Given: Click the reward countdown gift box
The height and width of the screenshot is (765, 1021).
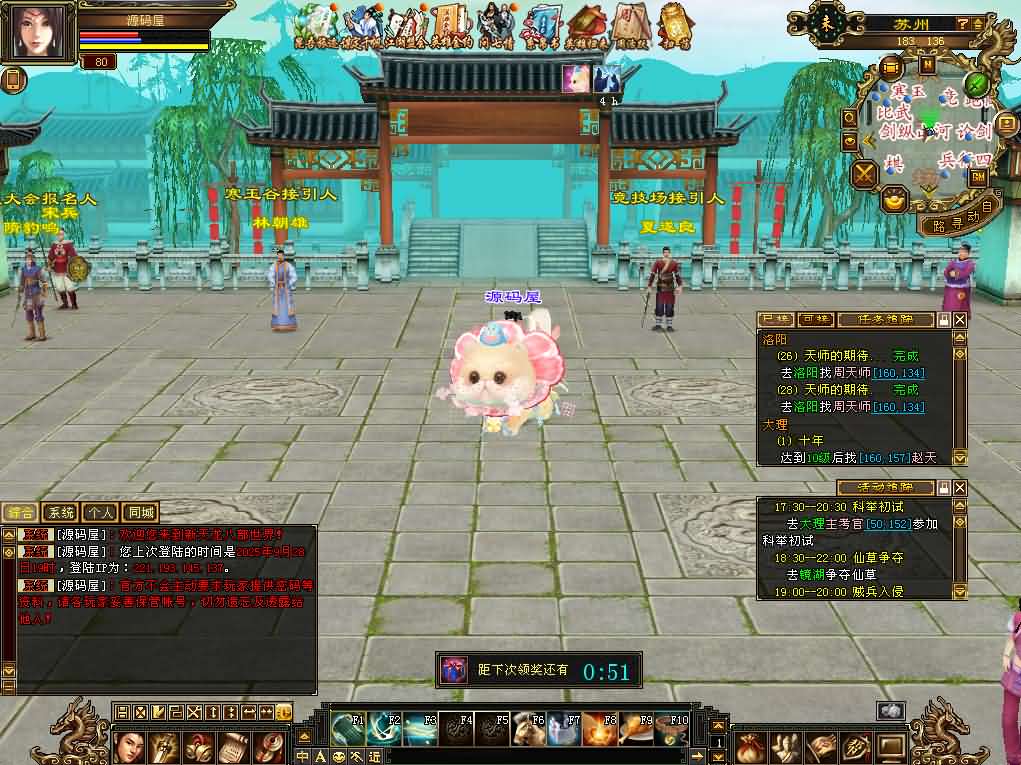Looking at the screenshot, I should (x=455, y=669).
